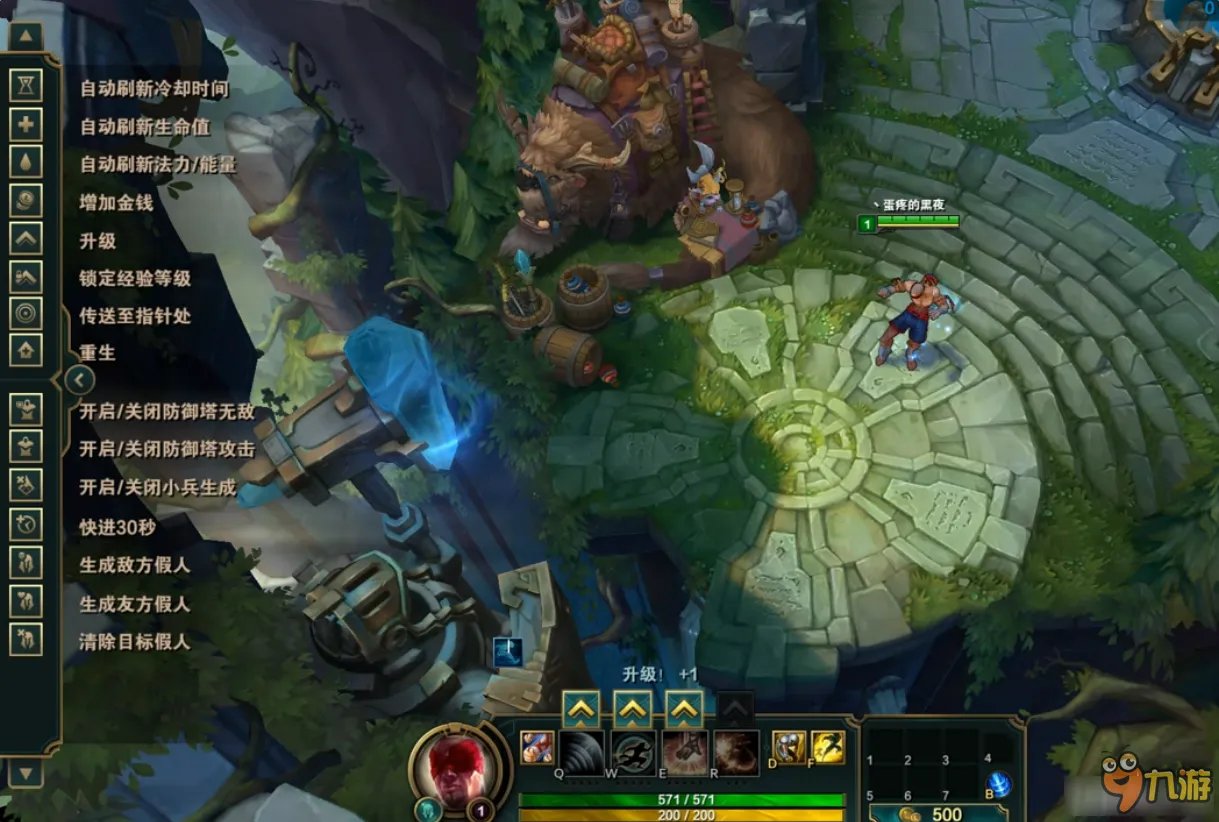The image size is (1219, 822).
Task: Clear the target dummy (清除目标假人)
Action: coord(26,639)
